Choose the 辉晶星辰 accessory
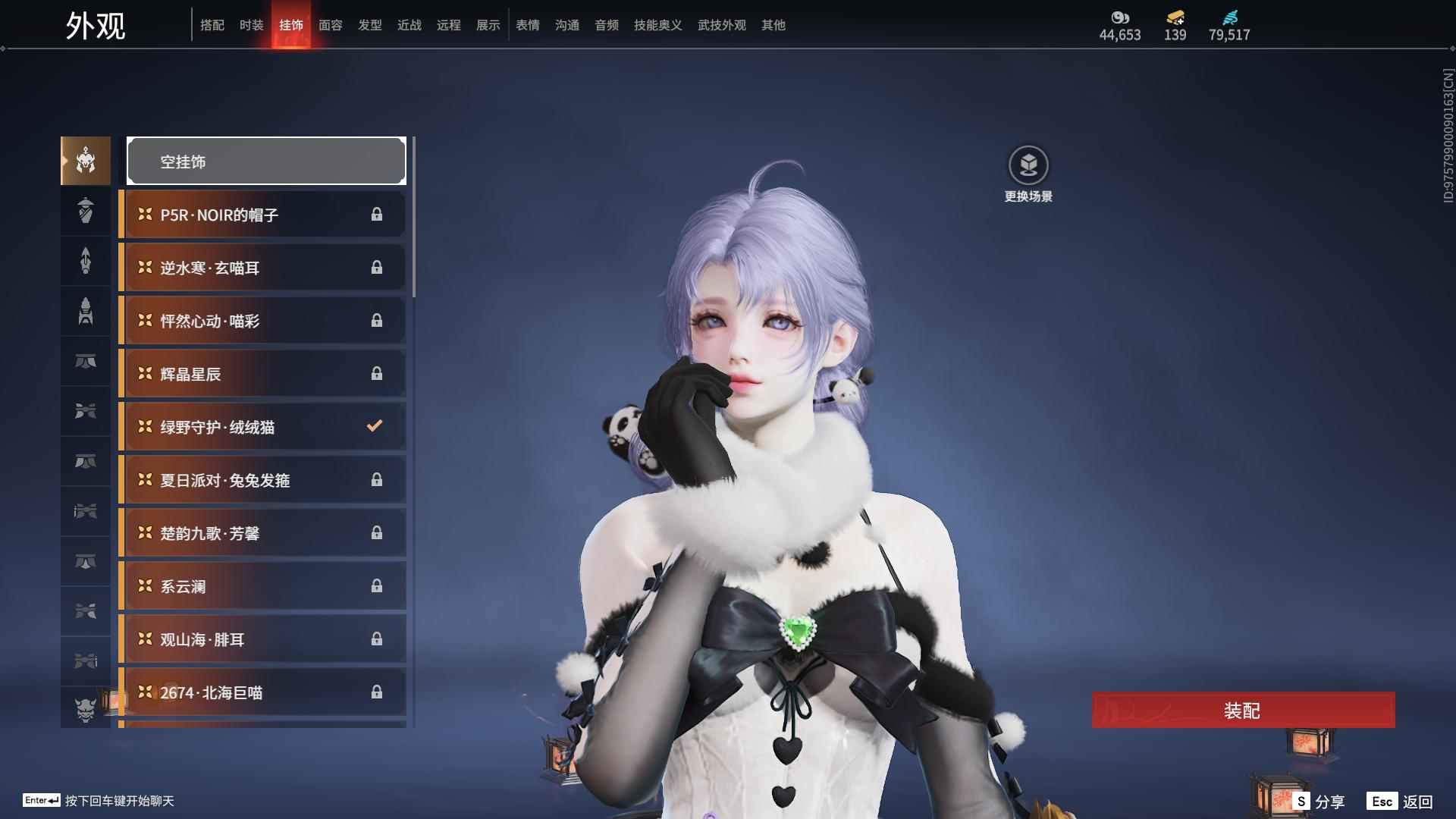 click(263, 374)
